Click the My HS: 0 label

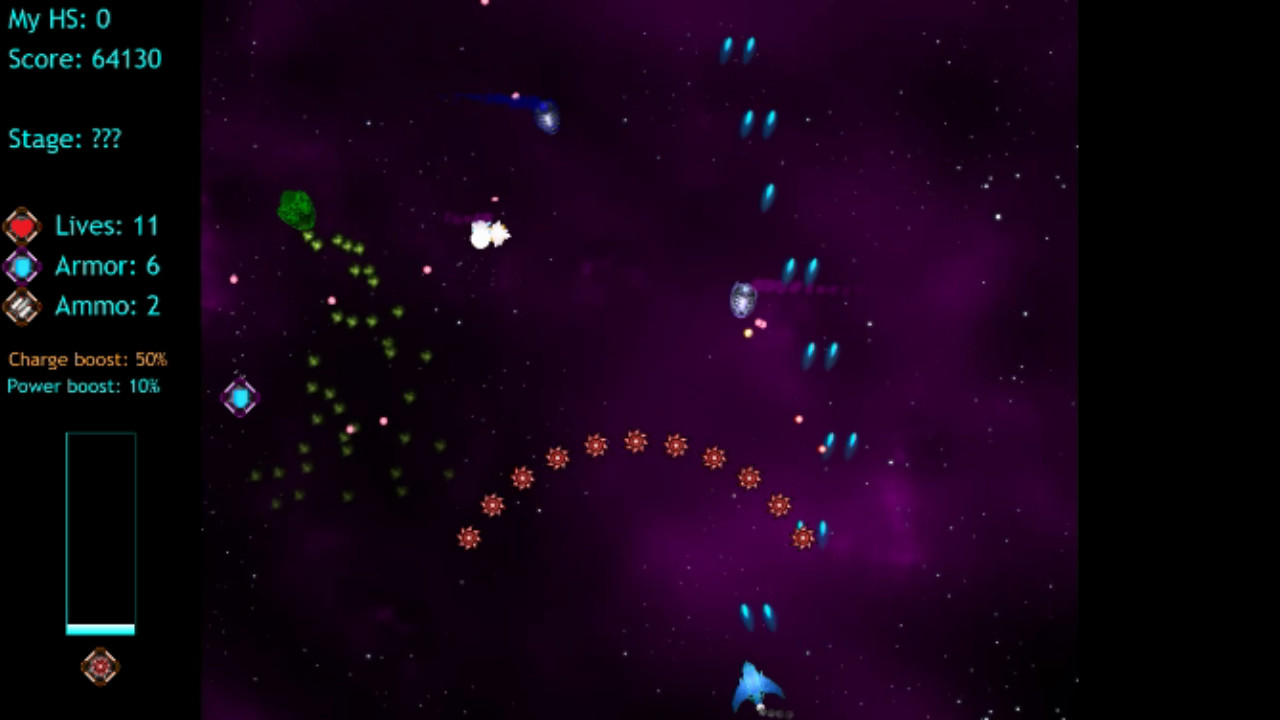tap(59, 19)
